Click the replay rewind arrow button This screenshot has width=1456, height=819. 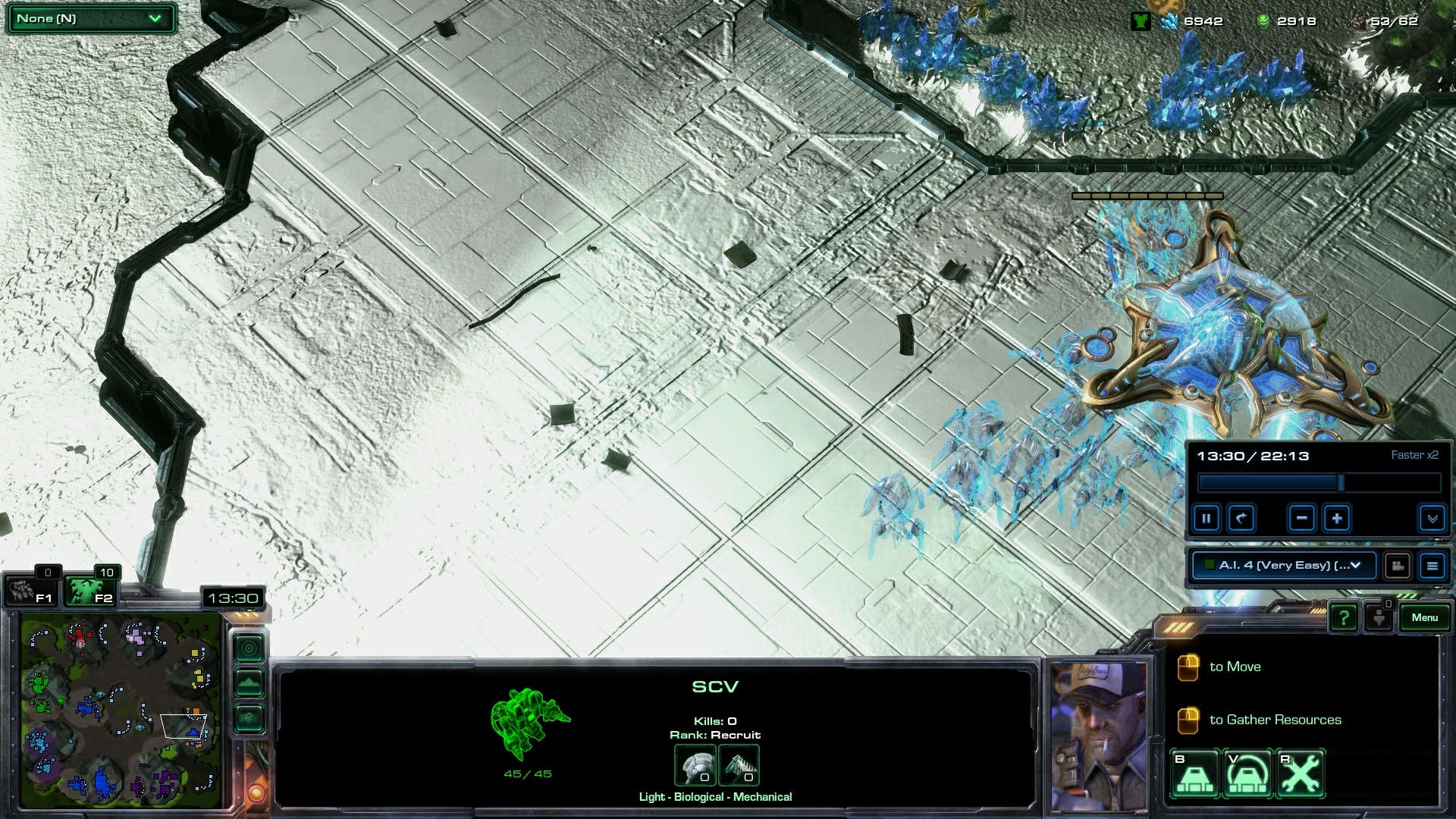[x=1241, y=519]
